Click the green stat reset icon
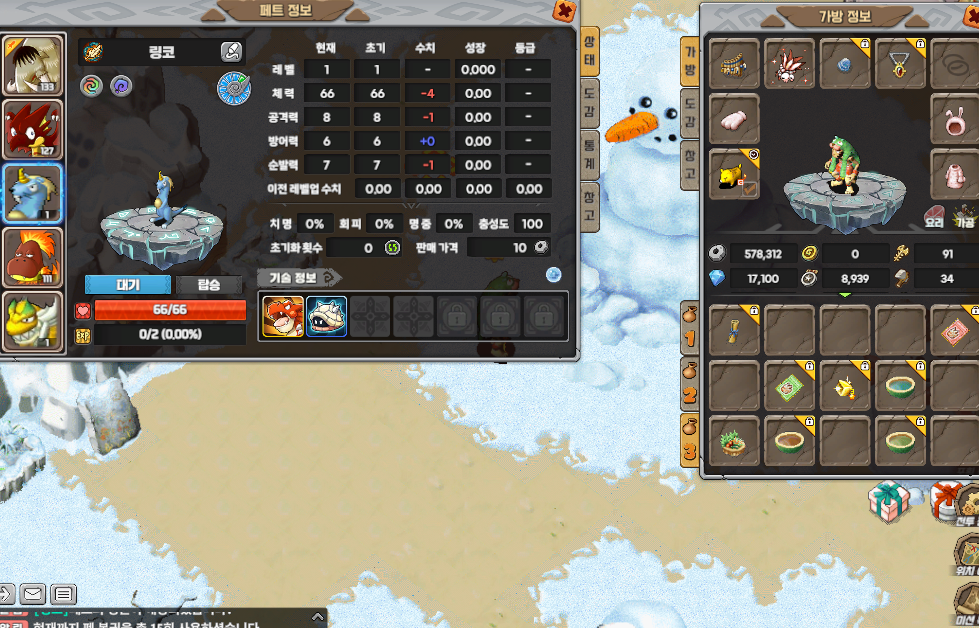 click(393, 248)
